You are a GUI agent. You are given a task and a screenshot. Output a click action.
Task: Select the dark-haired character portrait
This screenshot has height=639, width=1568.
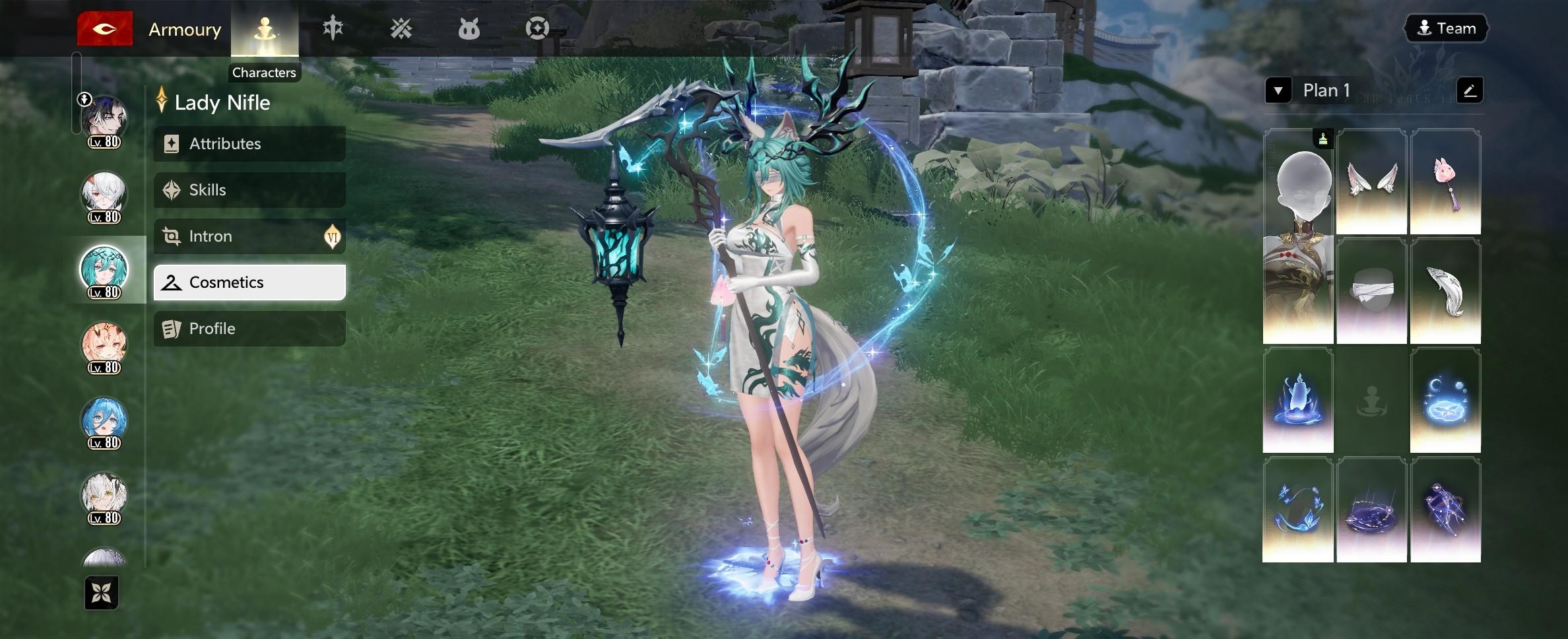104,120
